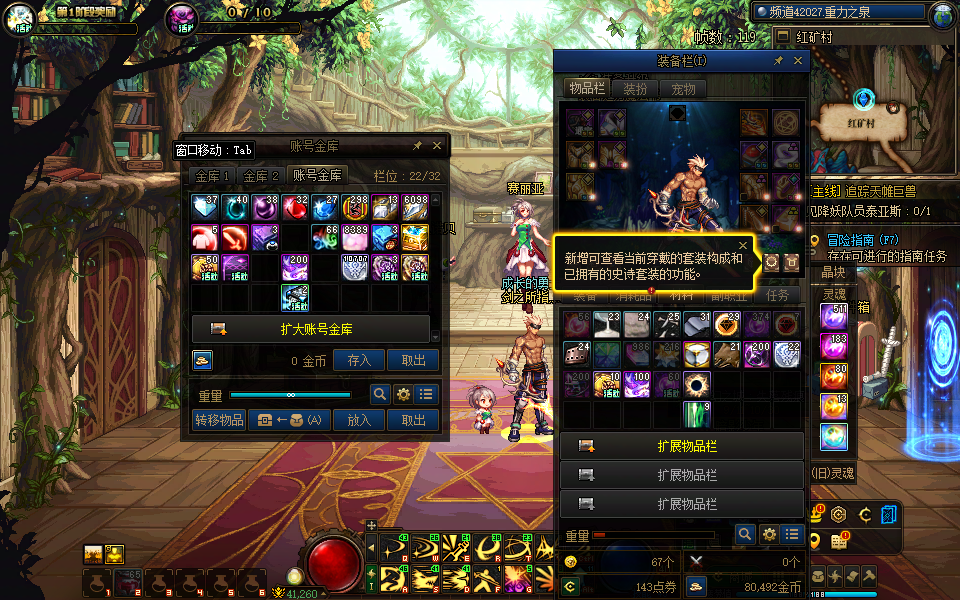Screen dimensions: 960x600
Task: Click the 放入 put-in button
Action: click(x=358, y=421)
